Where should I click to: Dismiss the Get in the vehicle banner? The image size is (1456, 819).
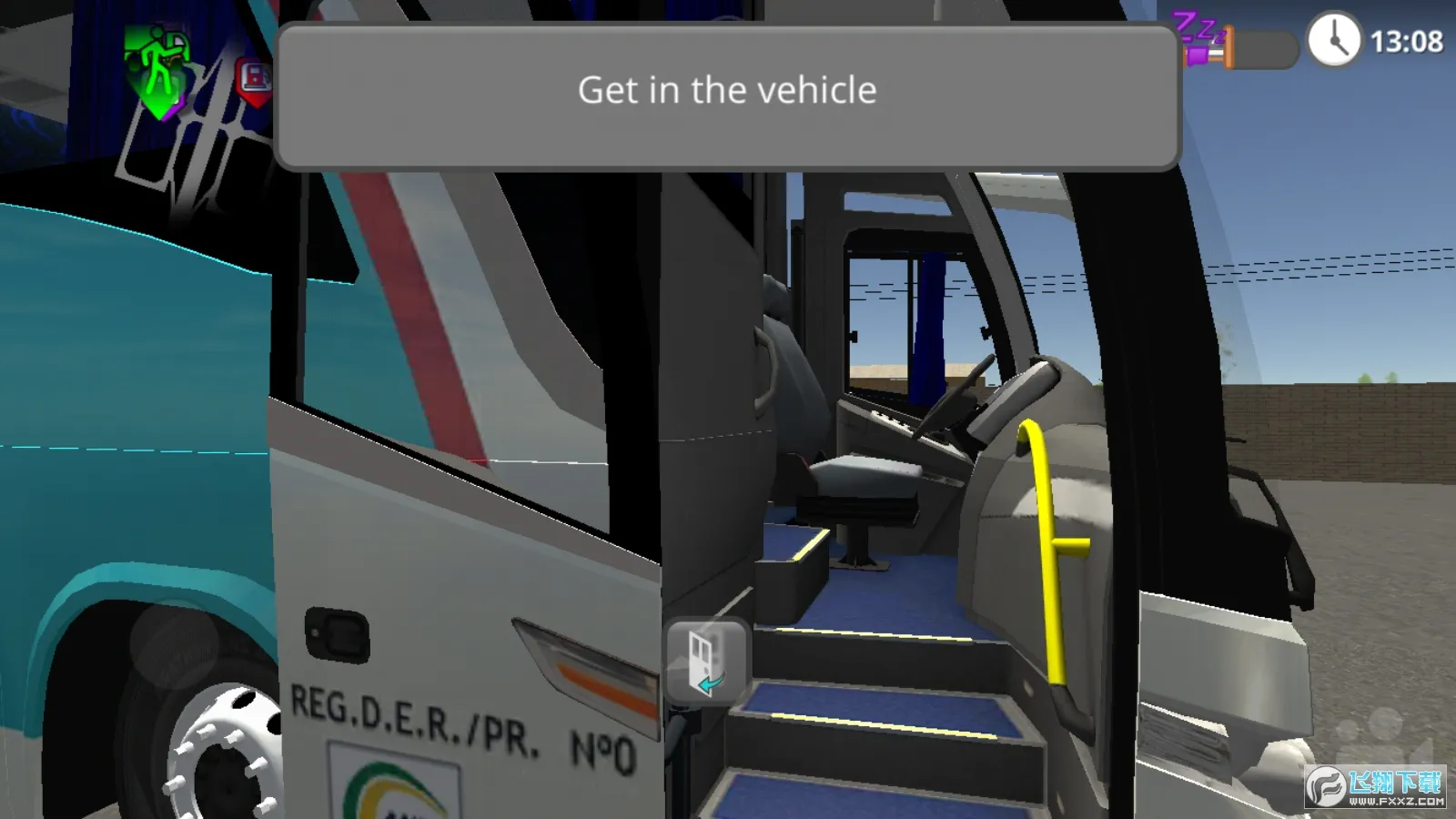[x=726, y=89]
